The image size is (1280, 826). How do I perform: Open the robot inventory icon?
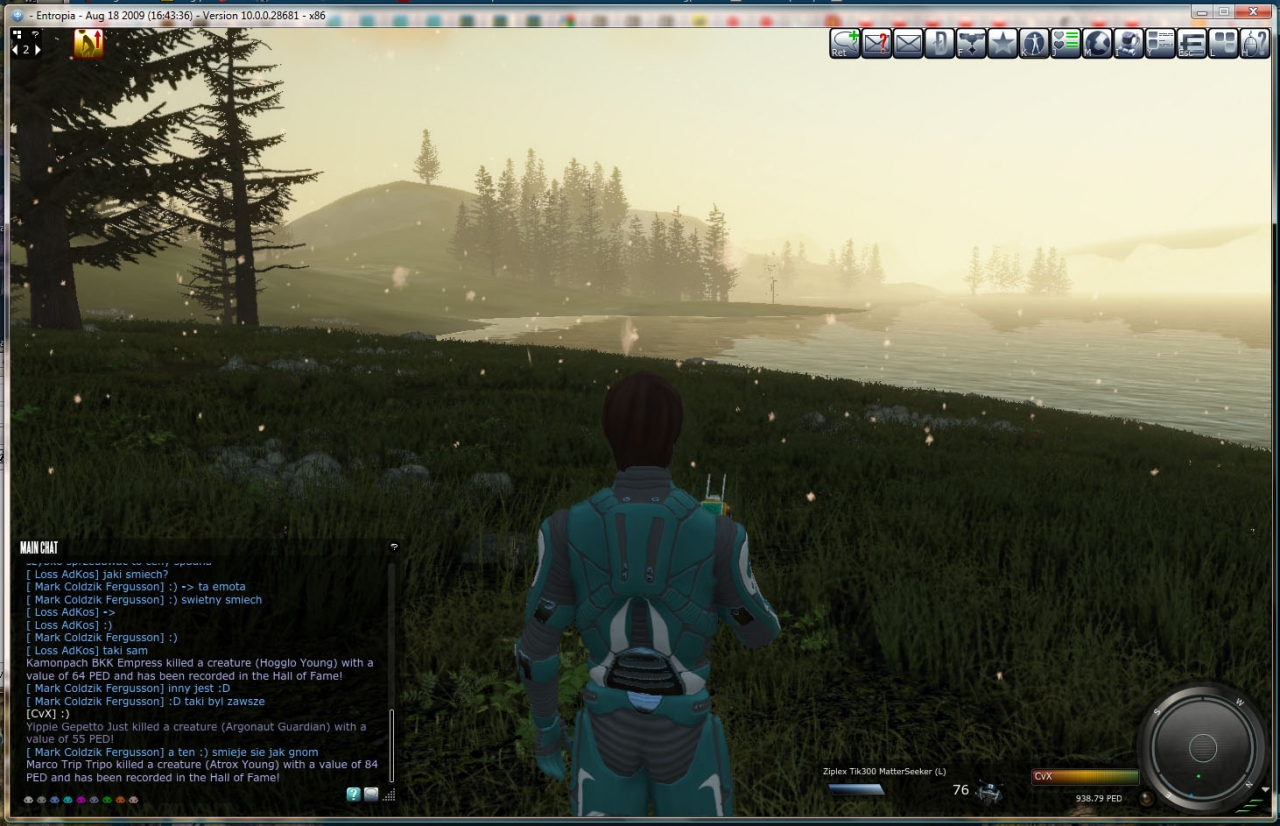tap(1129, 43)
